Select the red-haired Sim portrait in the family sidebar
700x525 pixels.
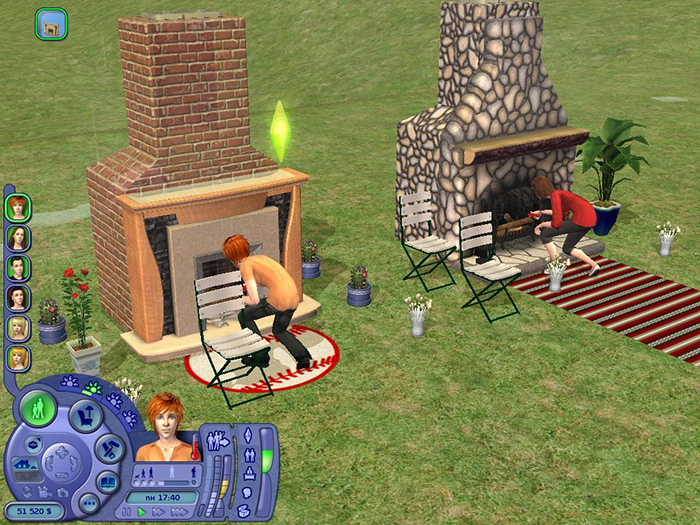point(17,208)
